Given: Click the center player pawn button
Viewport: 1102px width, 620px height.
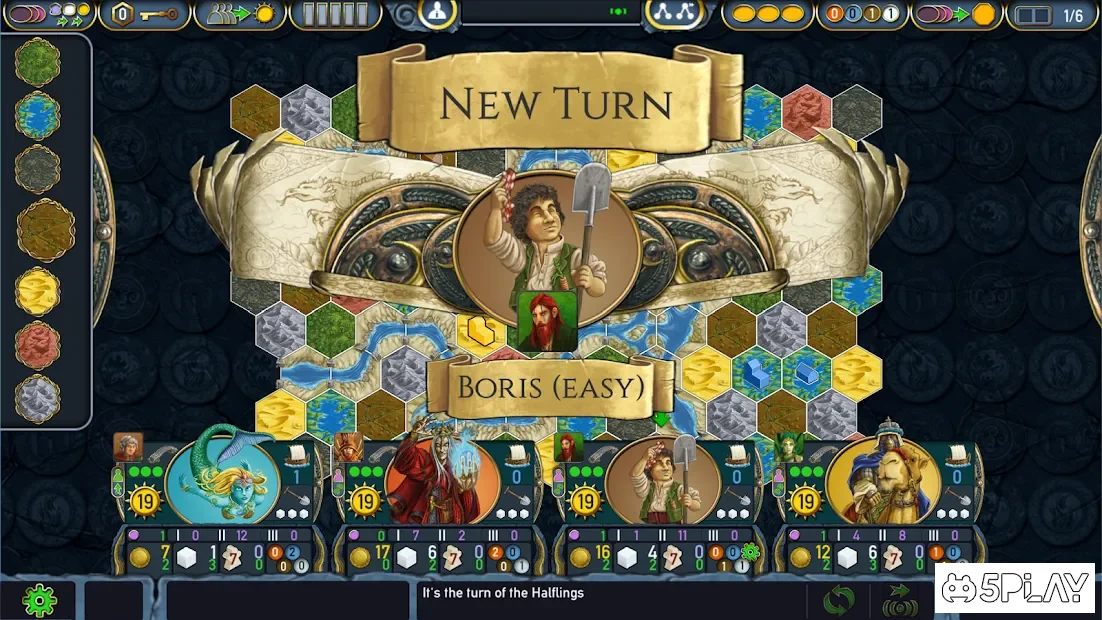Looking at the screenshot, I should click(437, 12).
